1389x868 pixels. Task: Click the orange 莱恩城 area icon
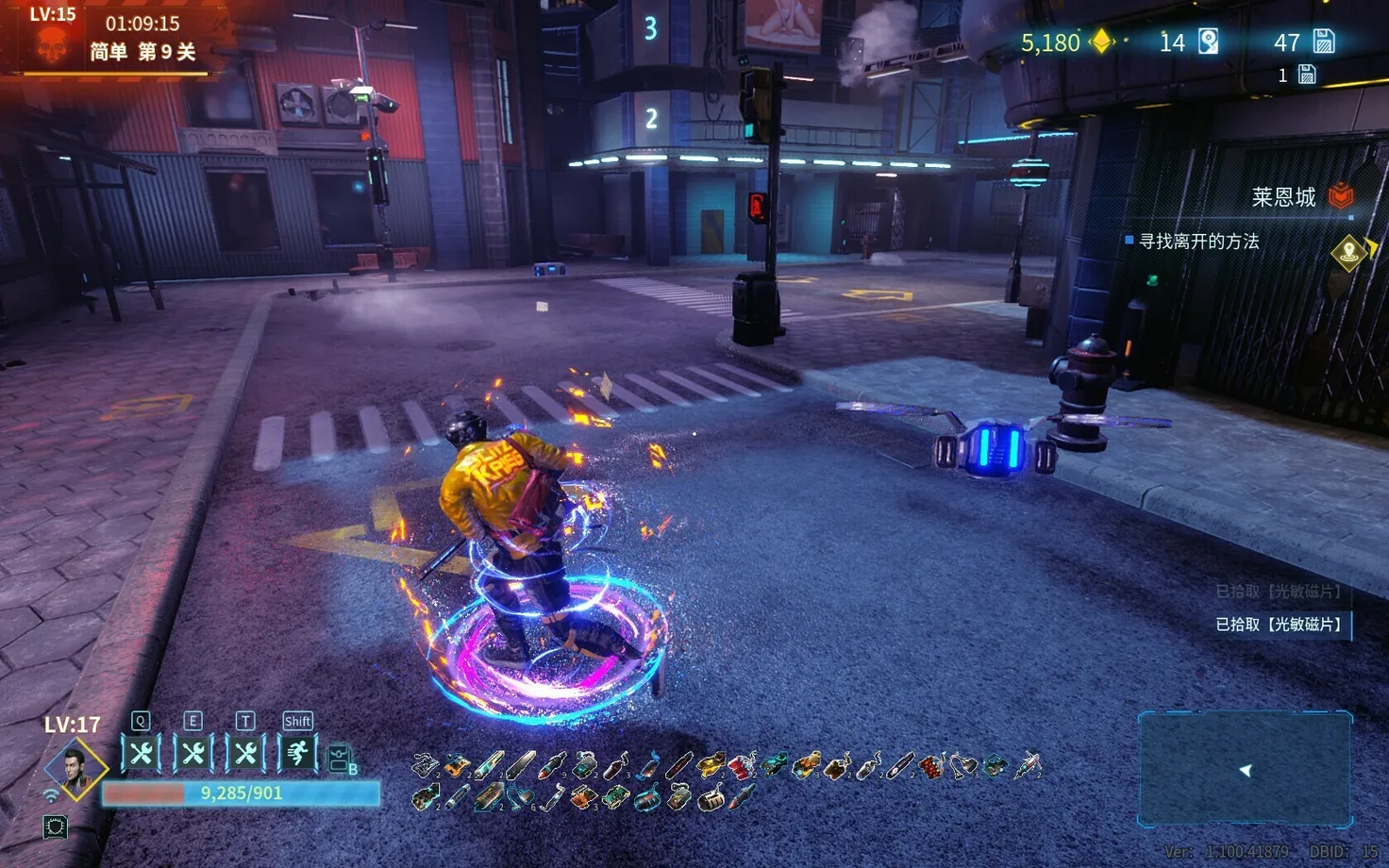tap(1341, 196)
